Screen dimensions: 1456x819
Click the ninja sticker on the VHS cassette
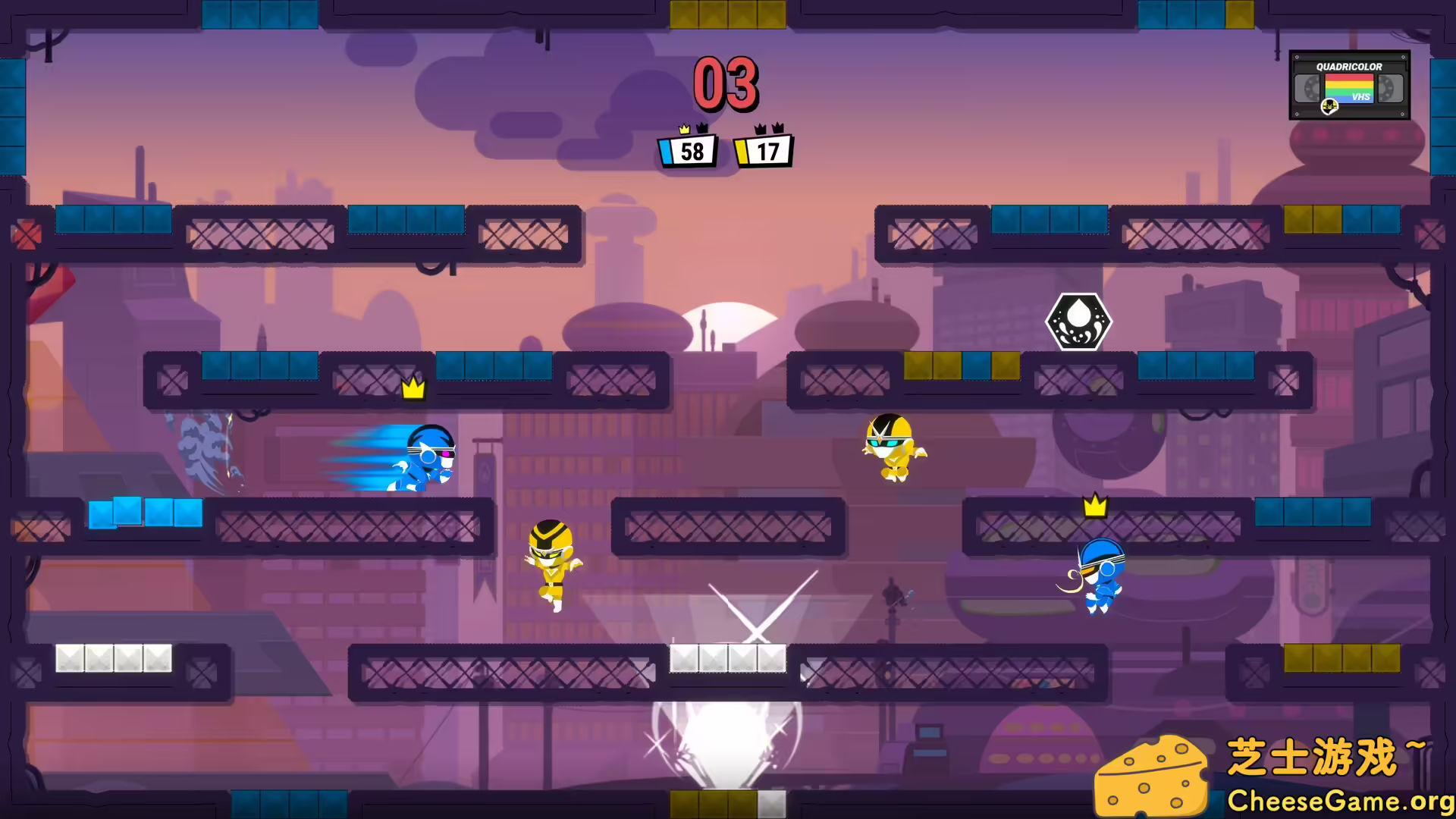pos(1330,107)
